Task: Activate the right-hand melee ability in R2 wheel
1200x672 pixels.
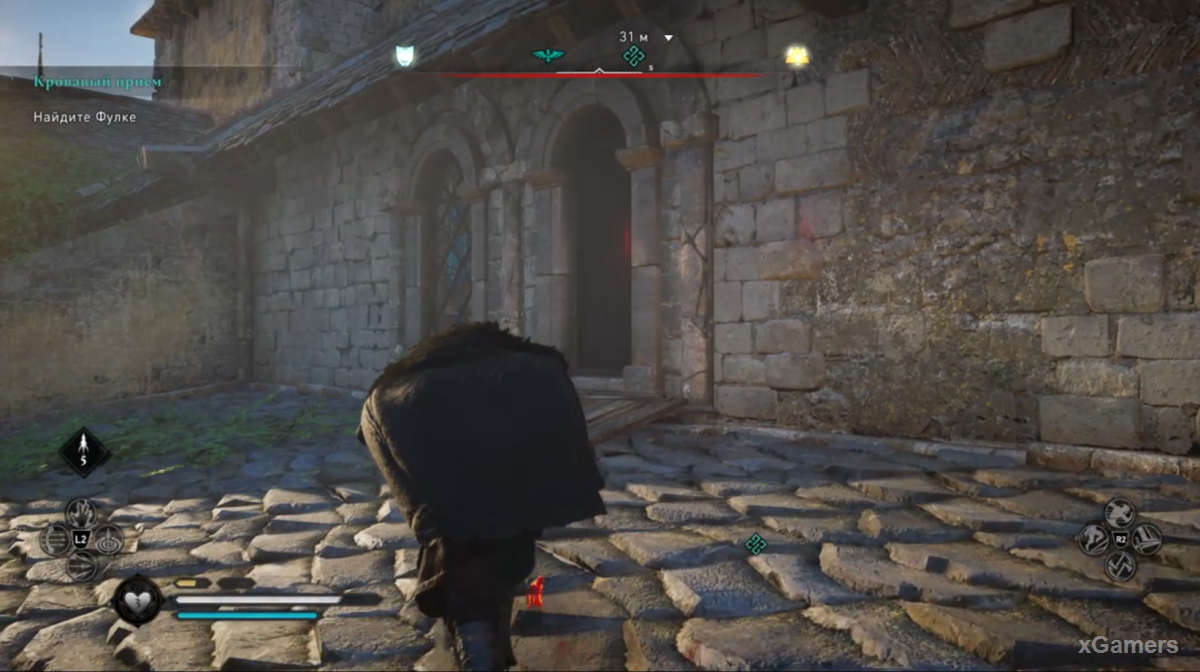Action: point(1147,540)
